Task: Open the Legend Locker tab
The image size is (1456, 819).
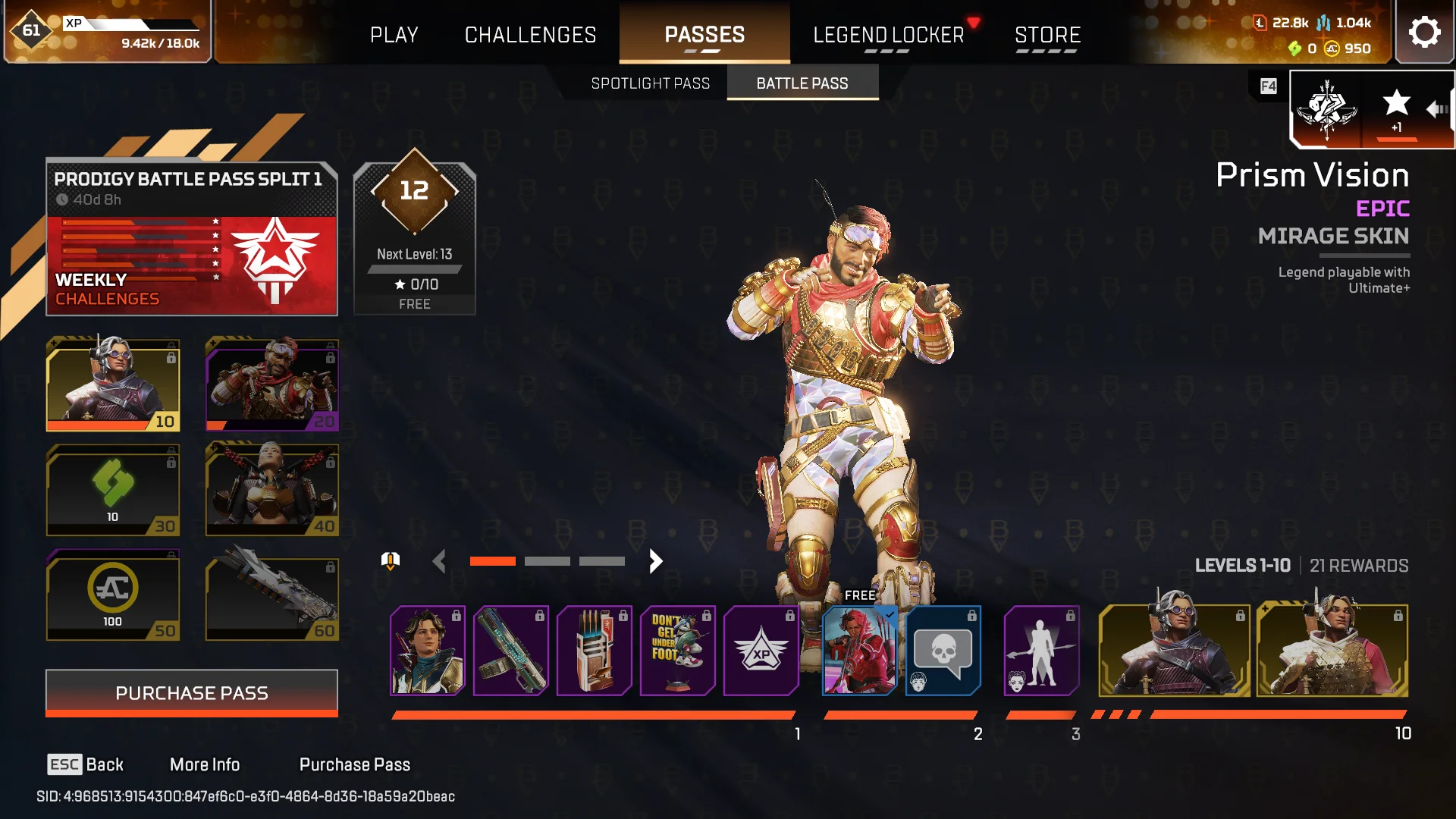Action: [888, 35]
